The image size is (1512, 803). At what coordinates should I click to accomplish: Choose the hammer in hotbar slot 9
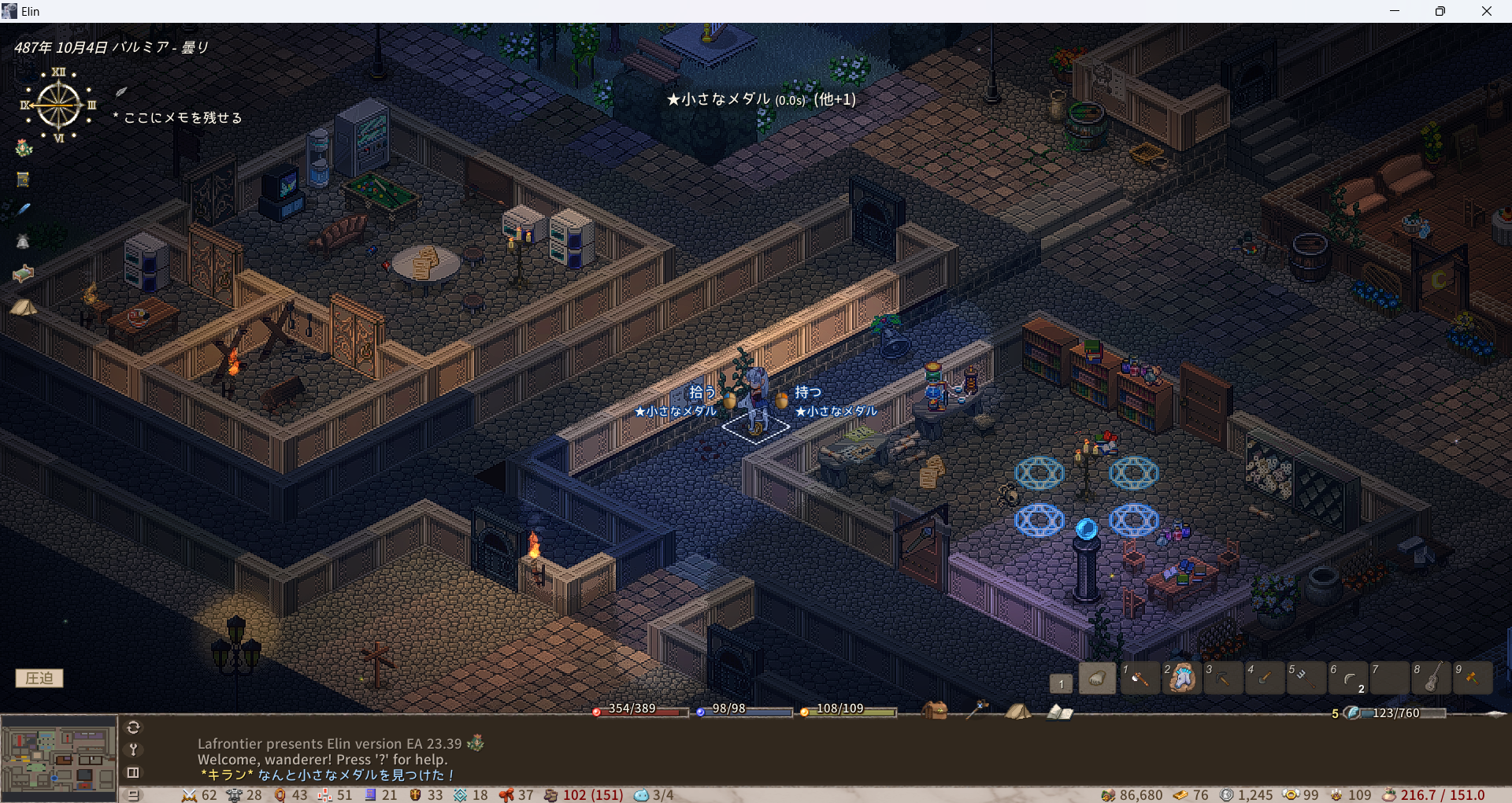point(1473,678)
